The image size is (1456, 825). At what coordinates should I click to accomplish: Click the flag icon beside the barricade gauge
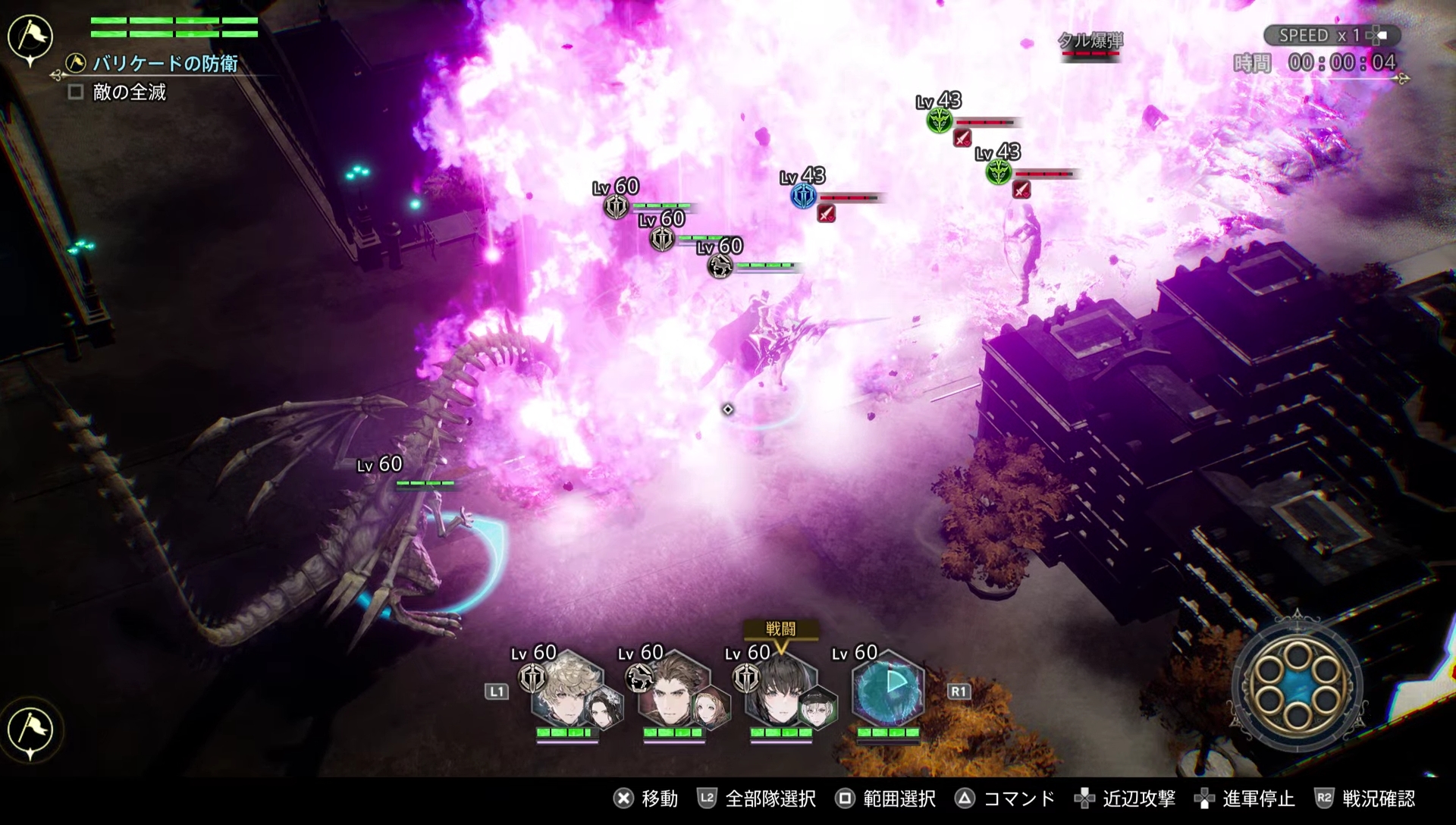pyautogui.click(x=30, y=37)
